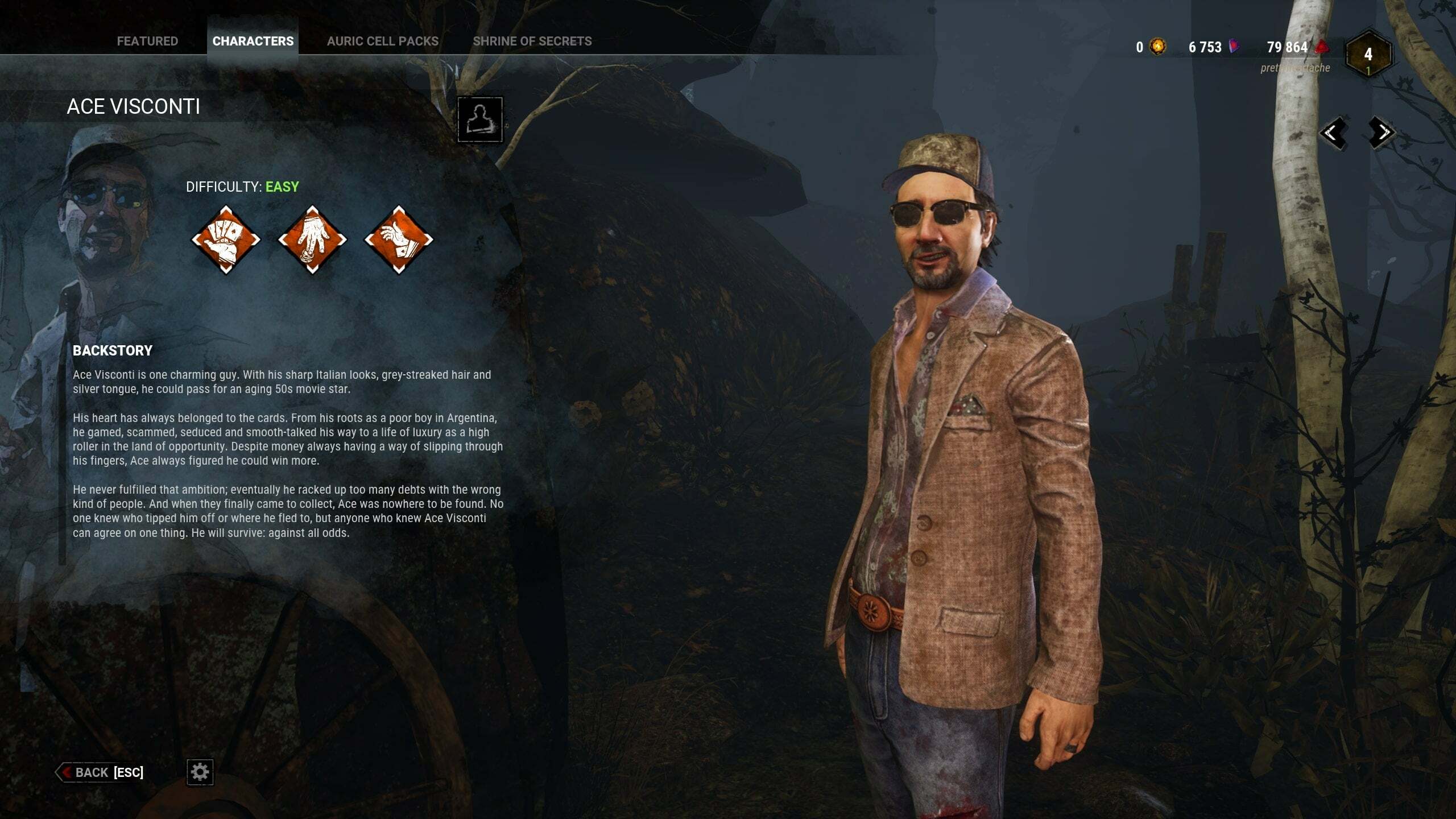Click the character portrait silhouette button
This screenshot has width=1456, height=819.
pyautogui.click(x=480, y=119)
